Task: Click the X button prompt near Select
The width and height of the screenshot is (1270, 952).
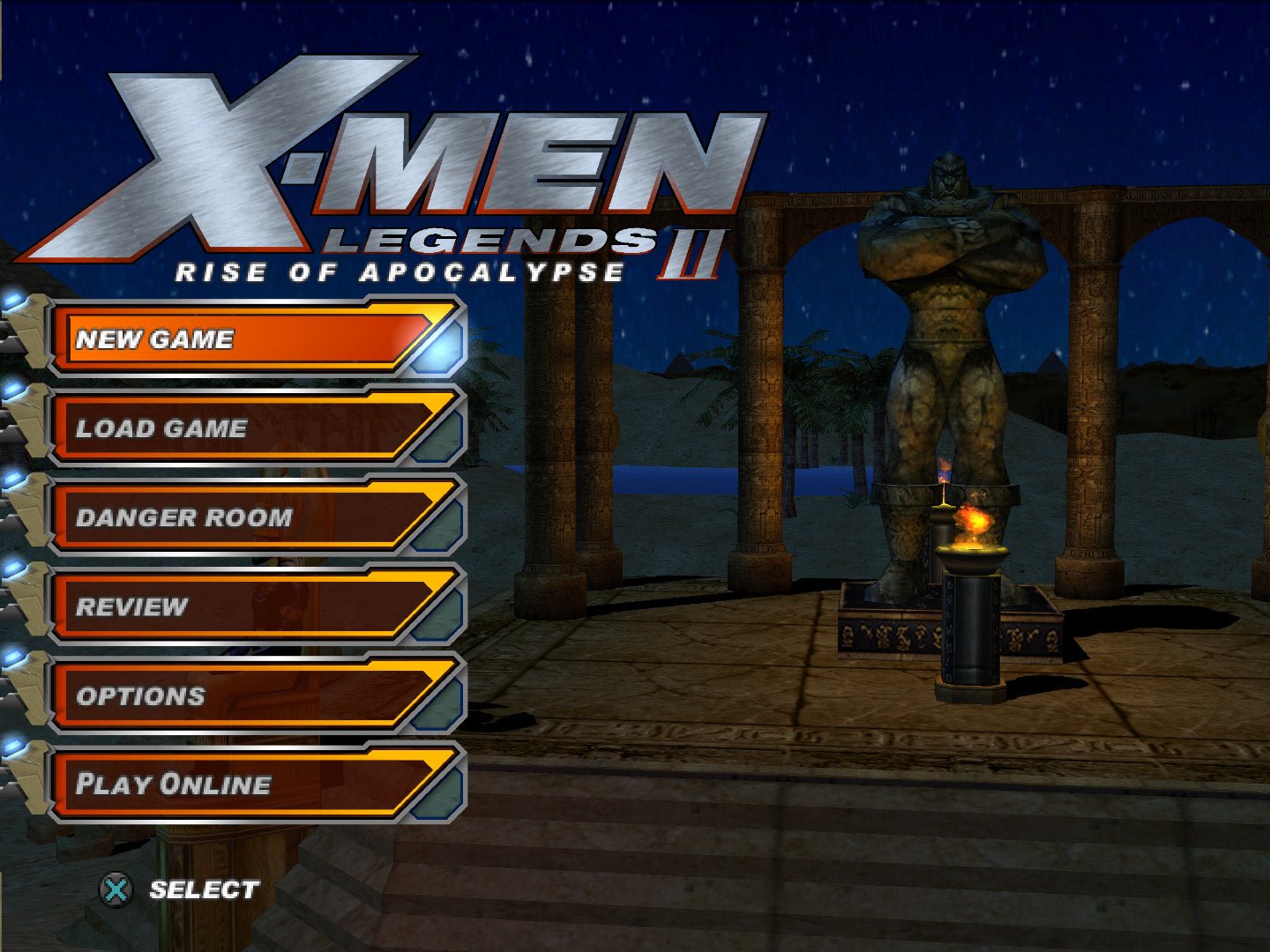Action: tap(115, 890)
